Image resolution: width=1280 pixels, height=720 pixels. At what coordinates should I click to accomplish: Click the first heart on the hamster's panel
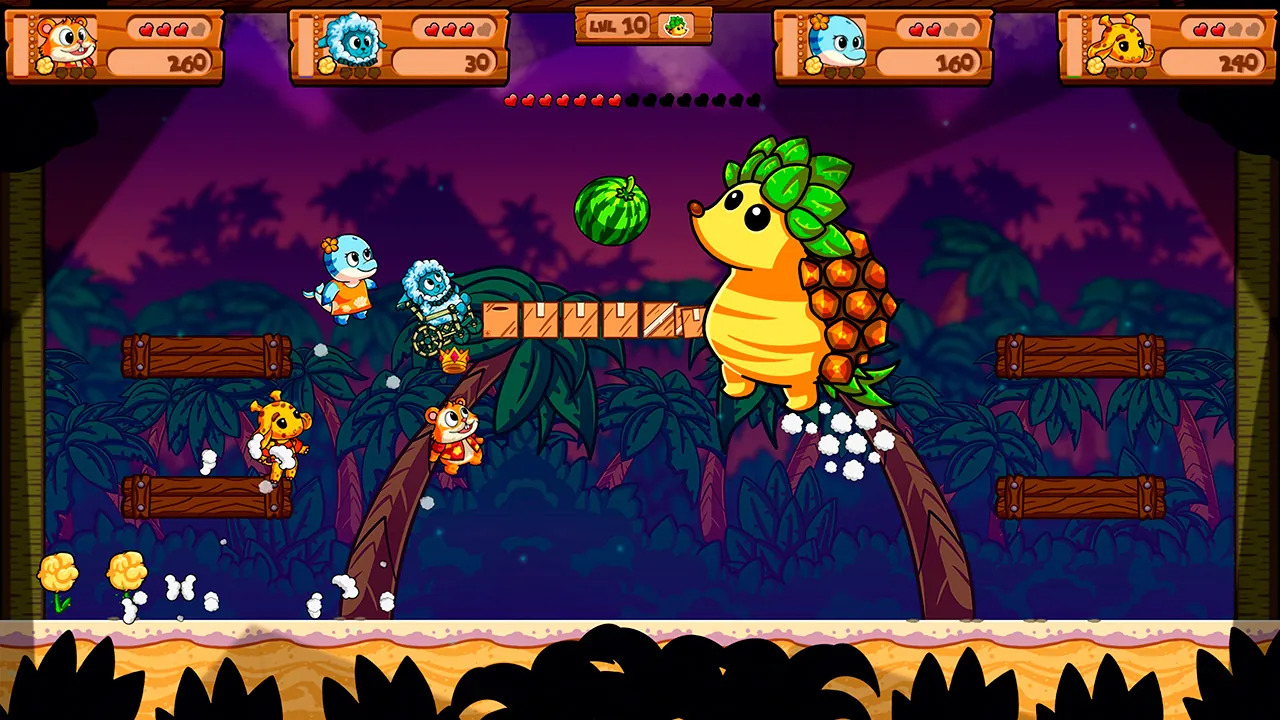(147, 28)
